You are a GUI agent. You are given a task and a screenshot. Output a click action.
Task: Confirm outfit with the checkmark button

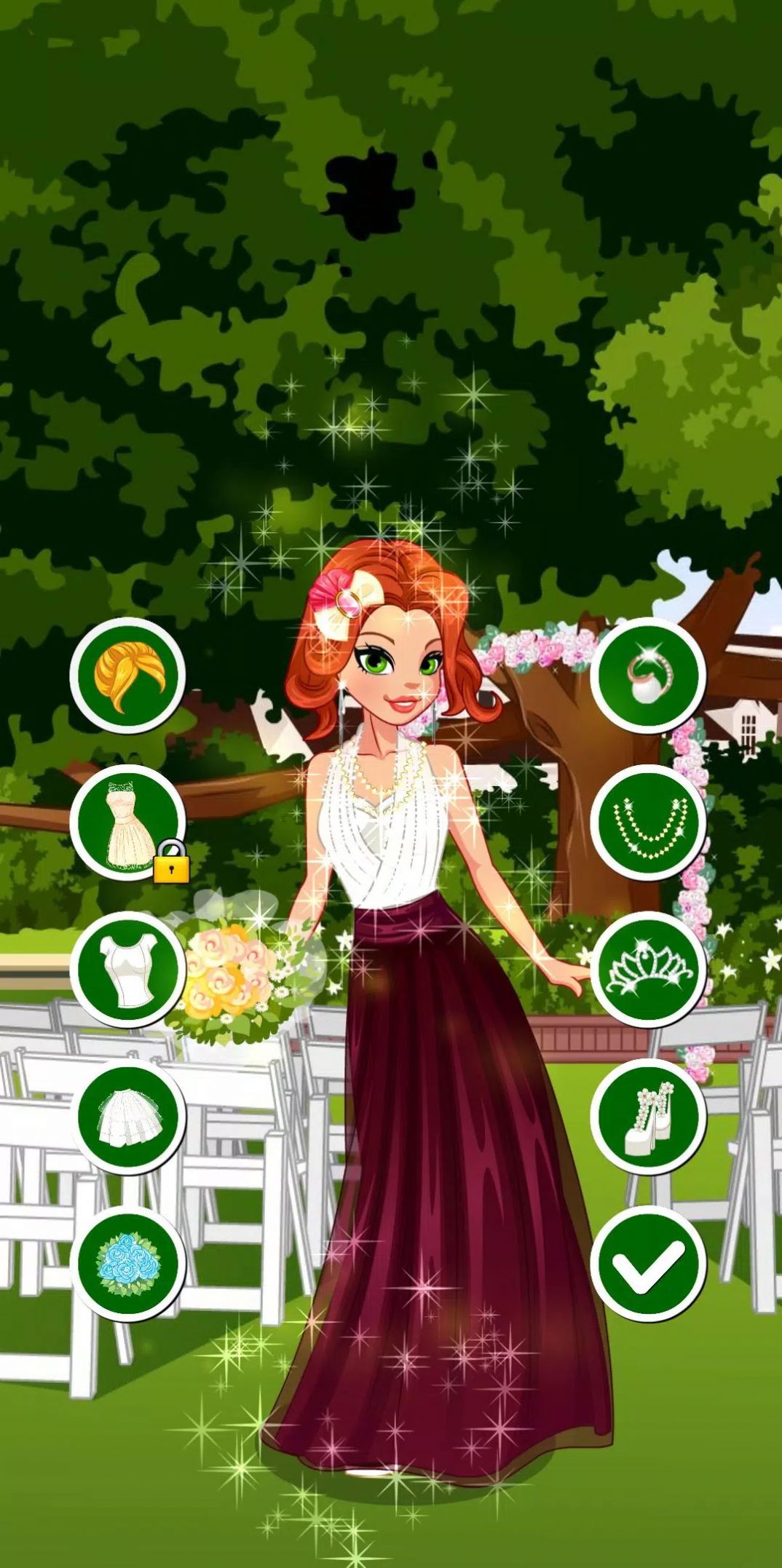pos(648,1264)
